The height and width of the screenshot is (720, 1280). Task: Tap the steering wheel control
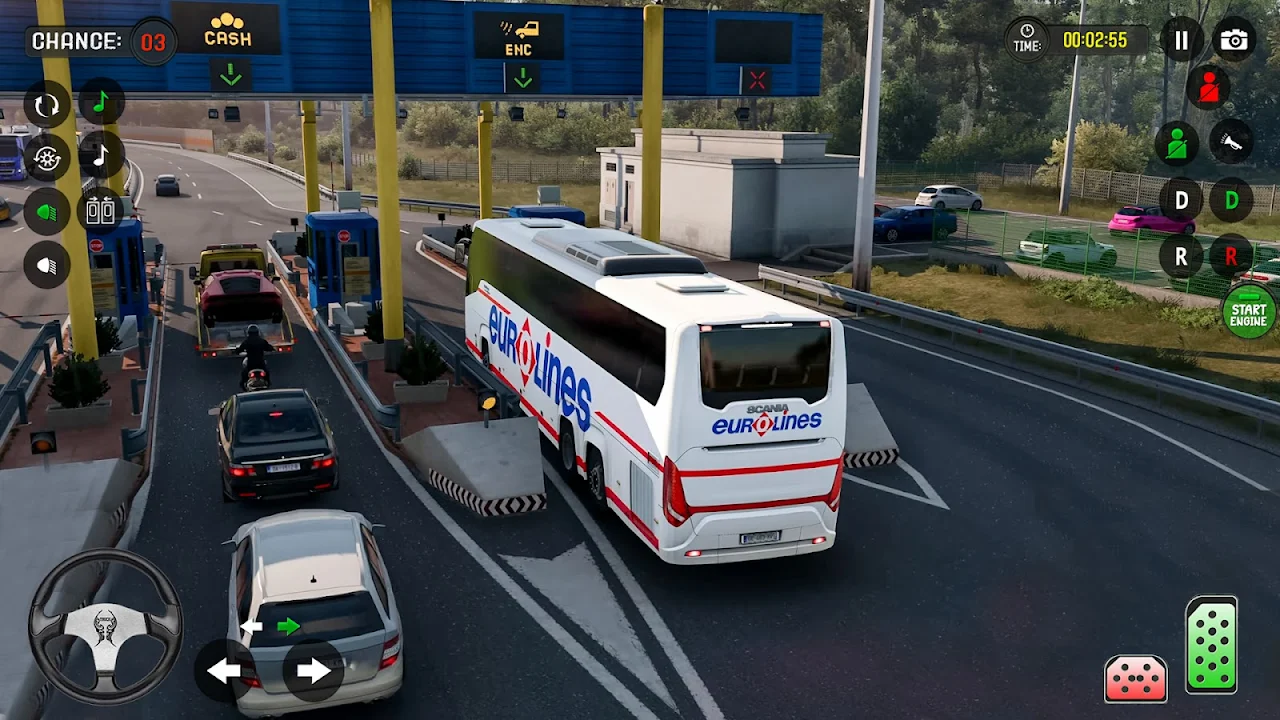point(105,626)
